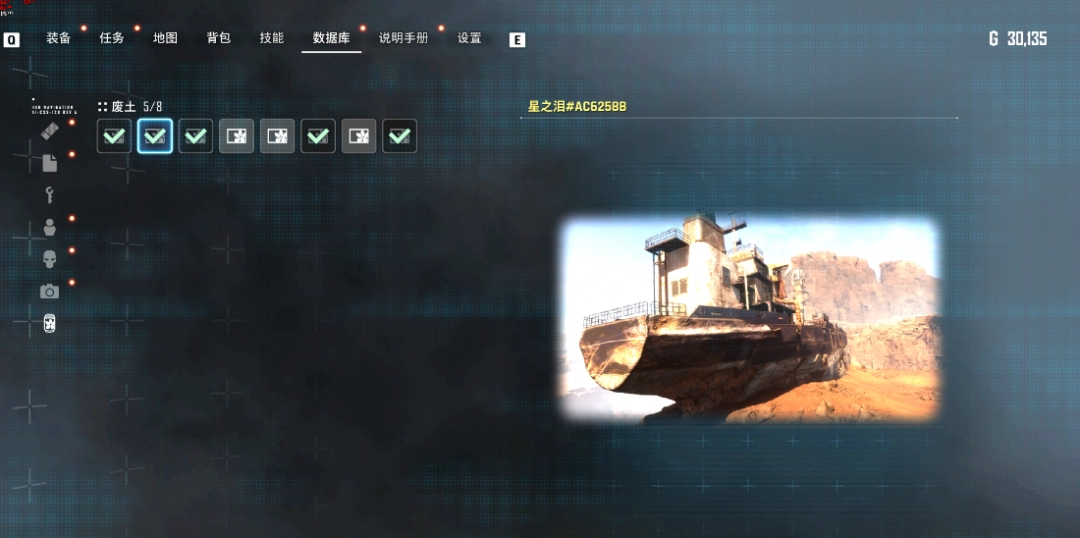Open the 装备 equipment tab

click(58, 38)
